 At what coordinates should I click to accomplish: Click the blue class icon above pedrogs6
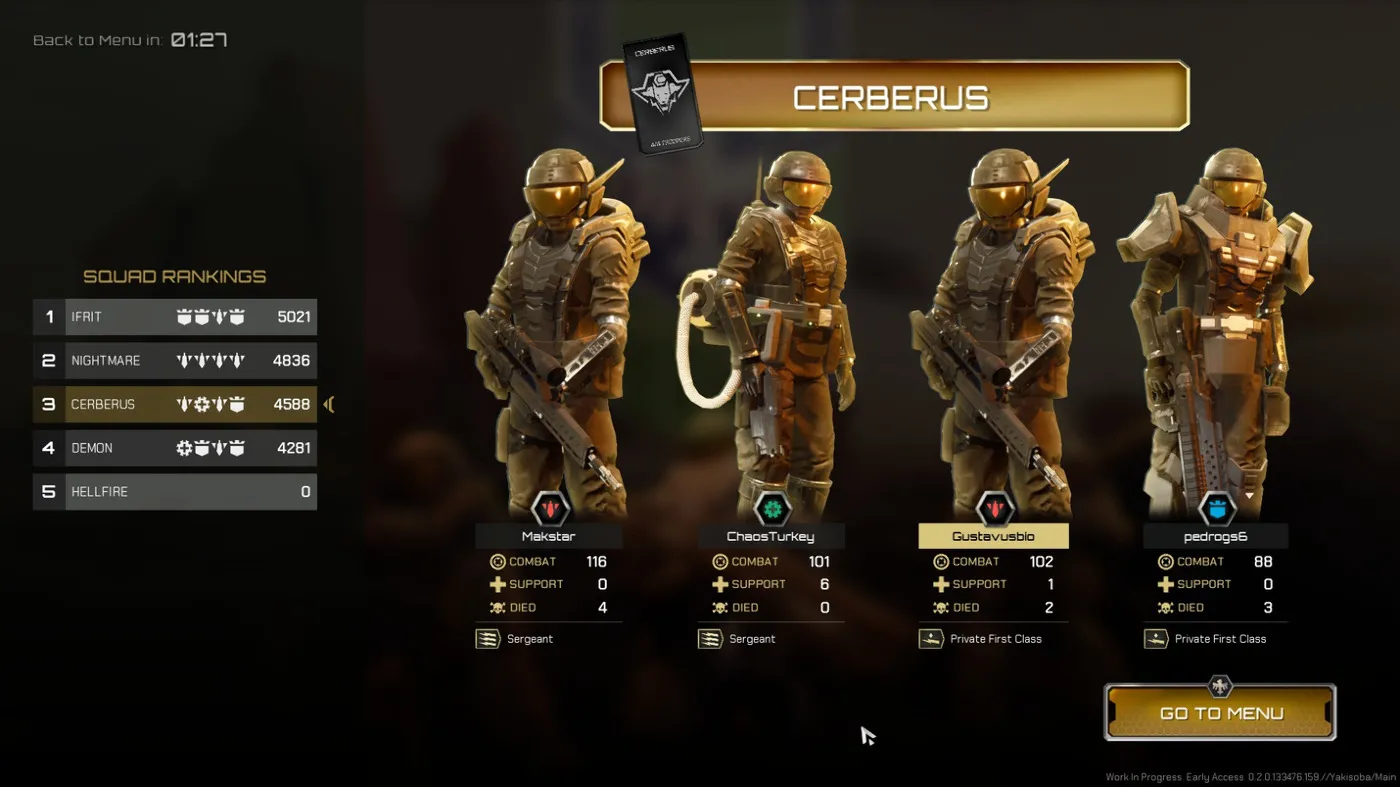(1216, 509)
